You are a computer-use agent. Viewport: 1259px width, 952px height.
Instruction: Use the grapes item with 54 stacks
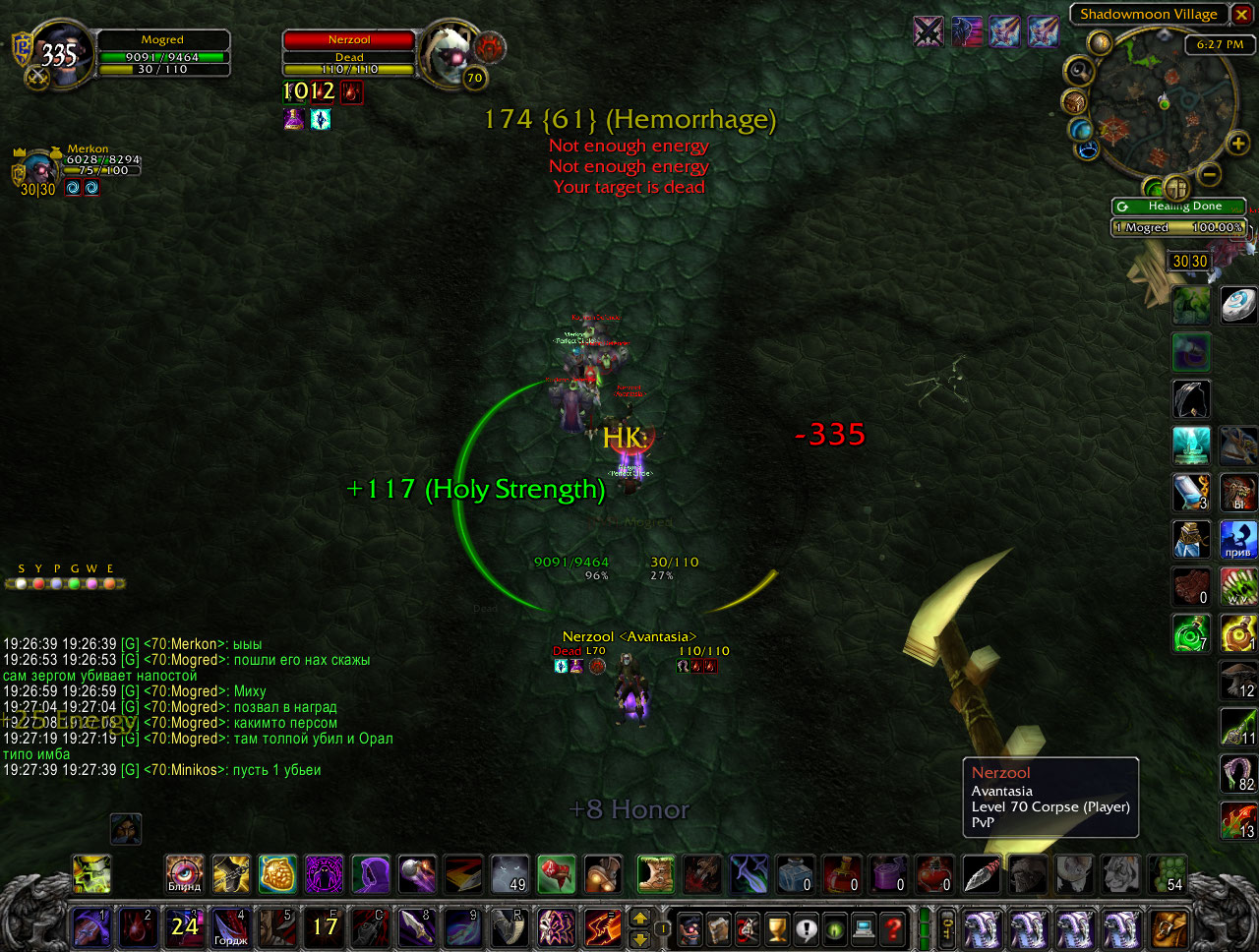point(1167,873)
